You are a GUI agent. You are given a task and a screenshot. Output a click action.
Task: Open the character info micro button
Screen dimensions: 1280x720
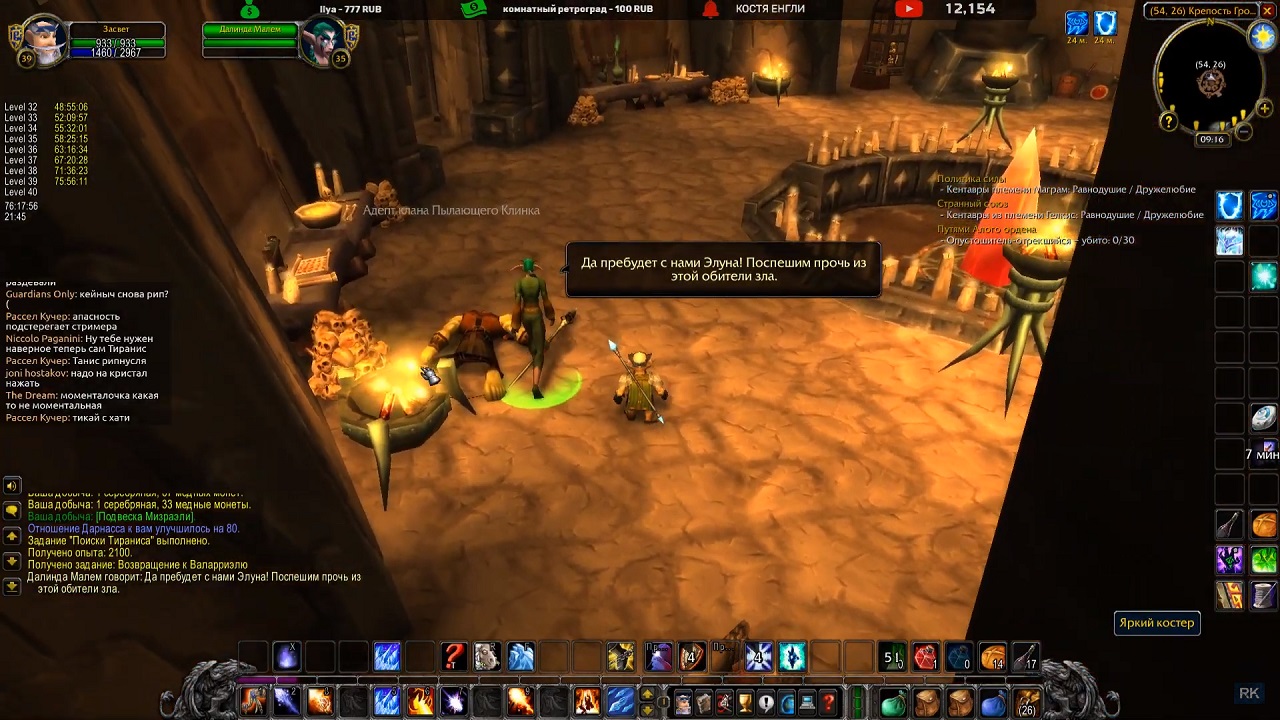pyautogui.click(x=682, y=703)
